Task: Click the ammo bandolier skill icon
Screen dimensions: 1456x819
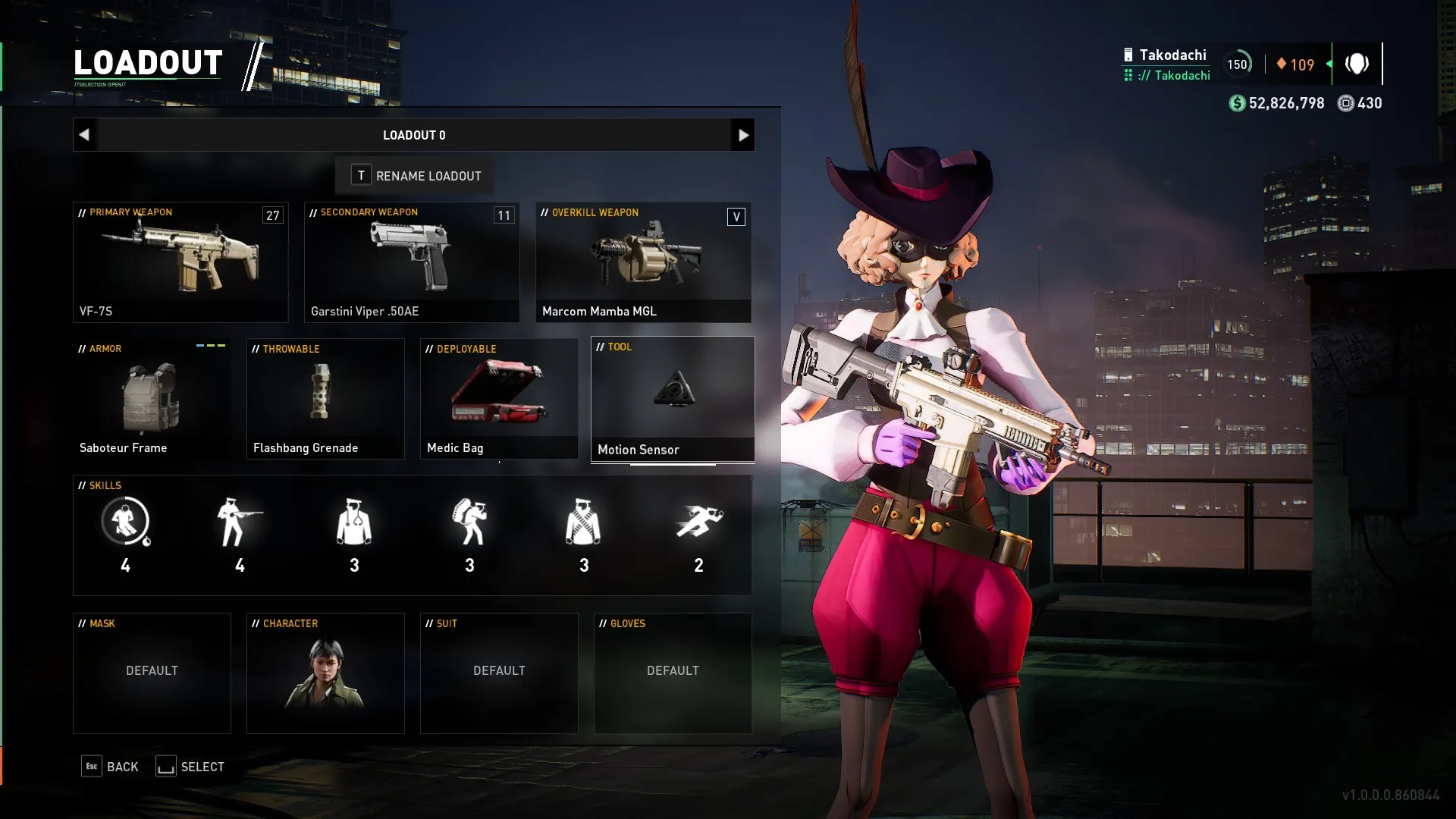Action: tap(583, 522)
